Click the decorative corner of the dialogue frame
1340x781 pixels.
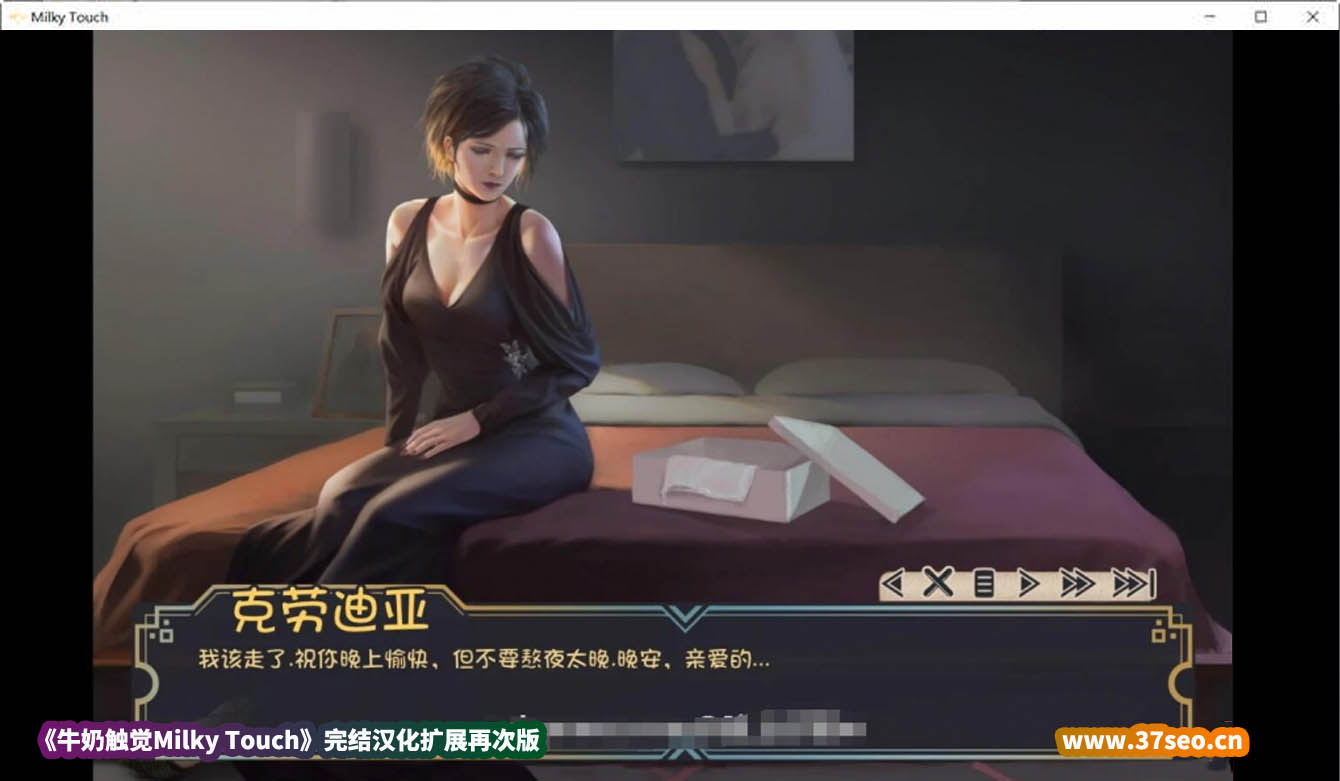click(155, 630)
